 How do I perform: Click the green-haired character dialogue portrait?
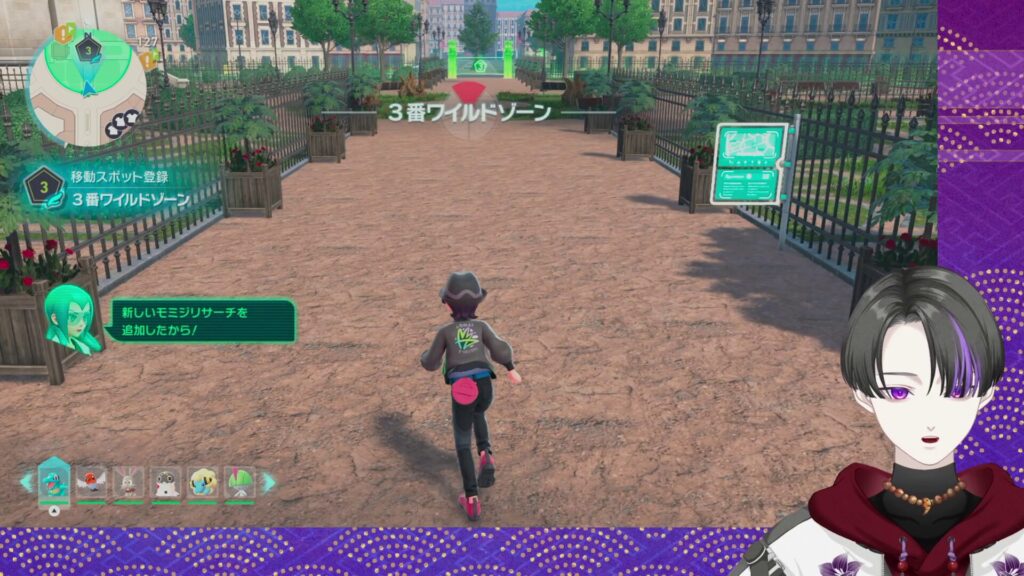pos(72,316)
